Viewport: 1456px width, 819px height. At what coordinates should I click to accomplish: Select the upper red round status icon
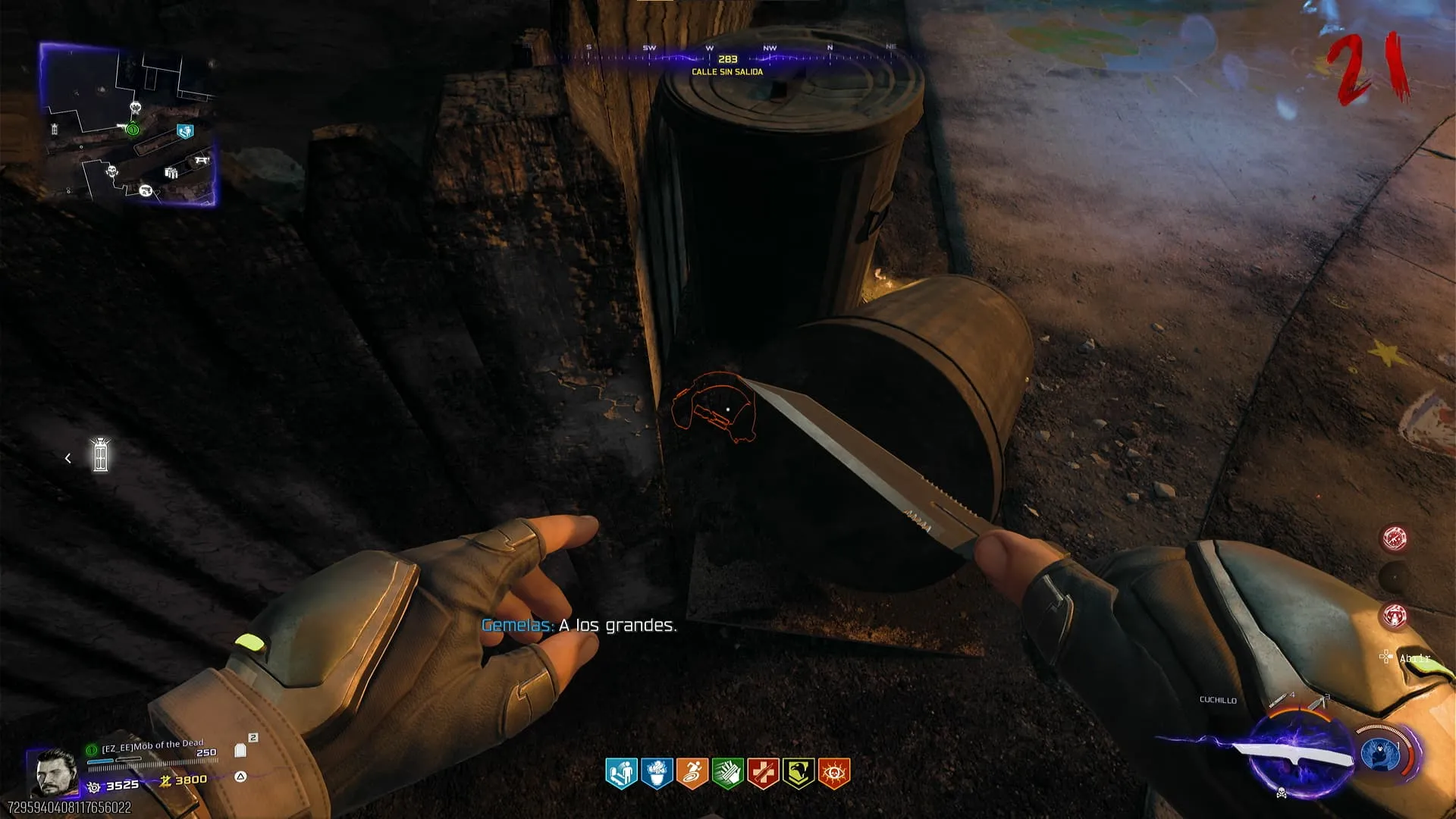pyautogui.click(x=1395, y=538)
